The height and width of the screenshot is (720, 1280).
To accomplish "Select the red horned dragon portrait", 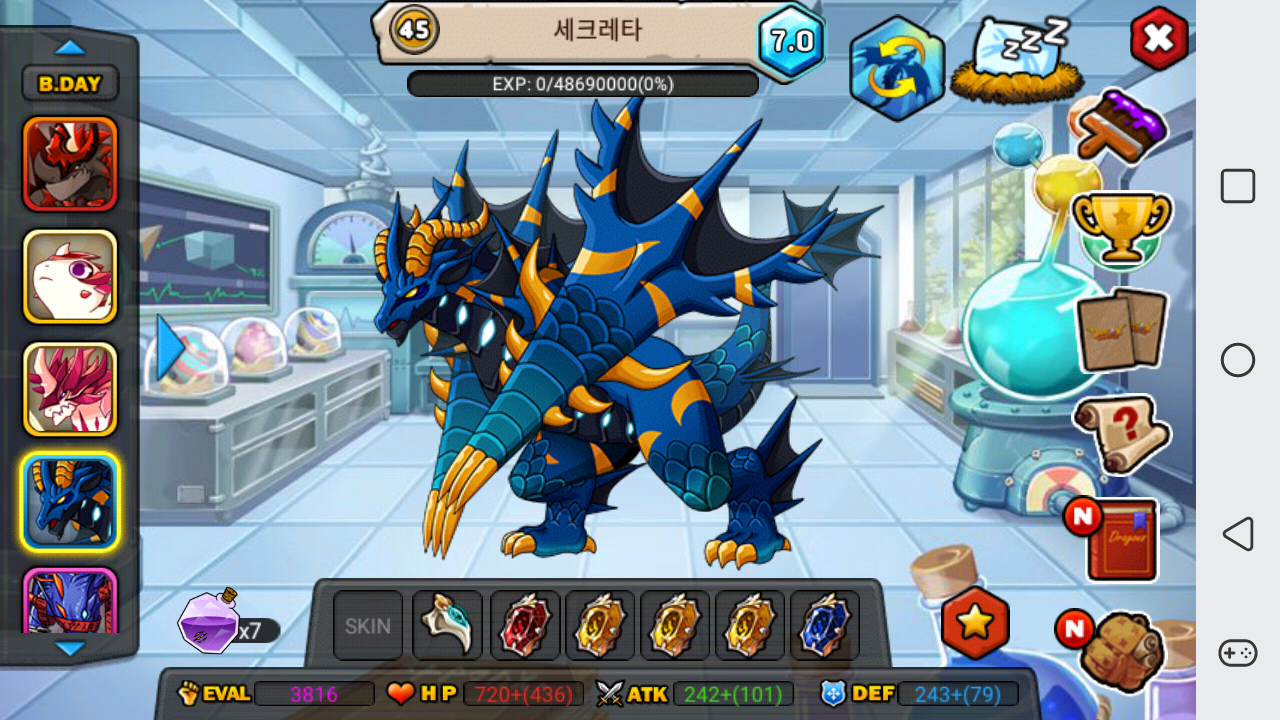I will (70, 164).
